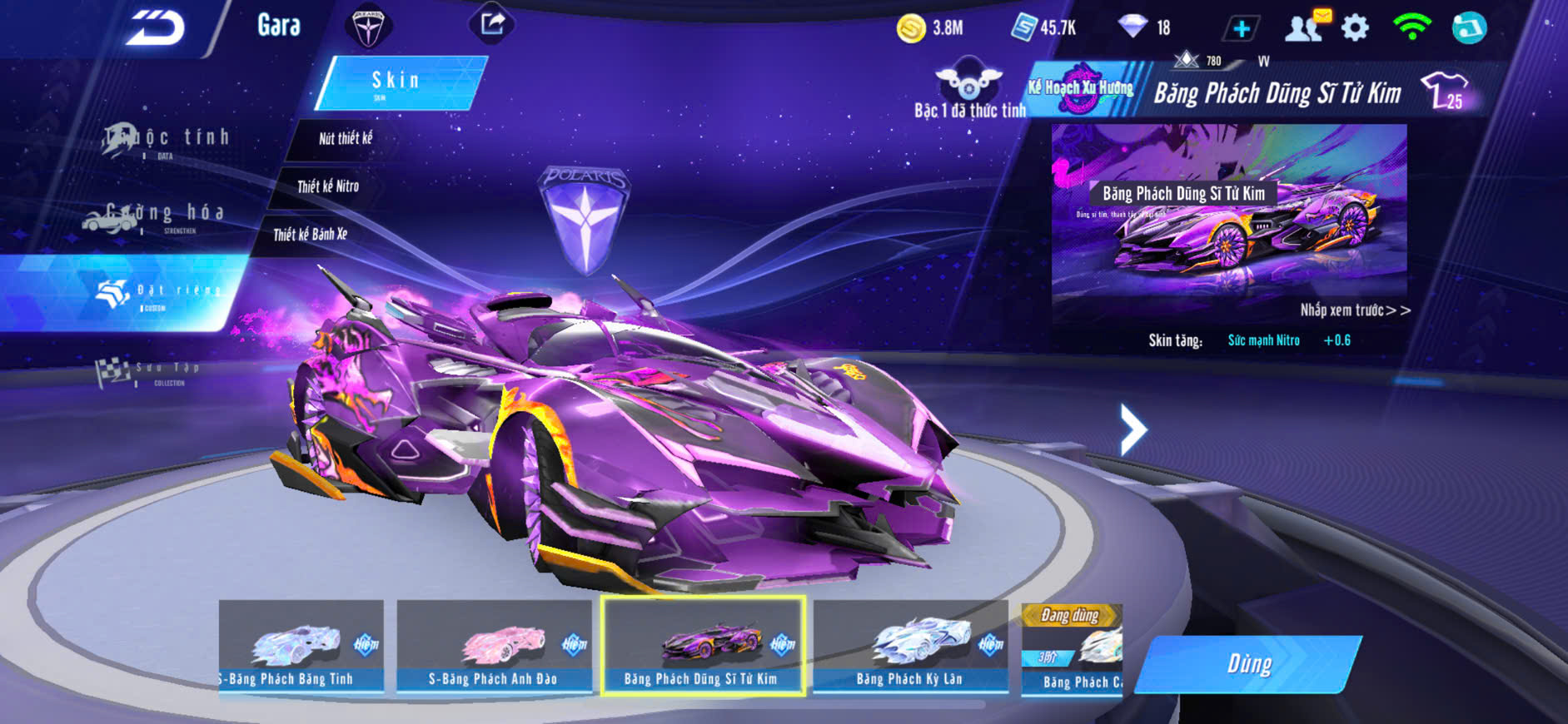Open settings via the gear icon

pyautogui.click(x=1355, y=28)
